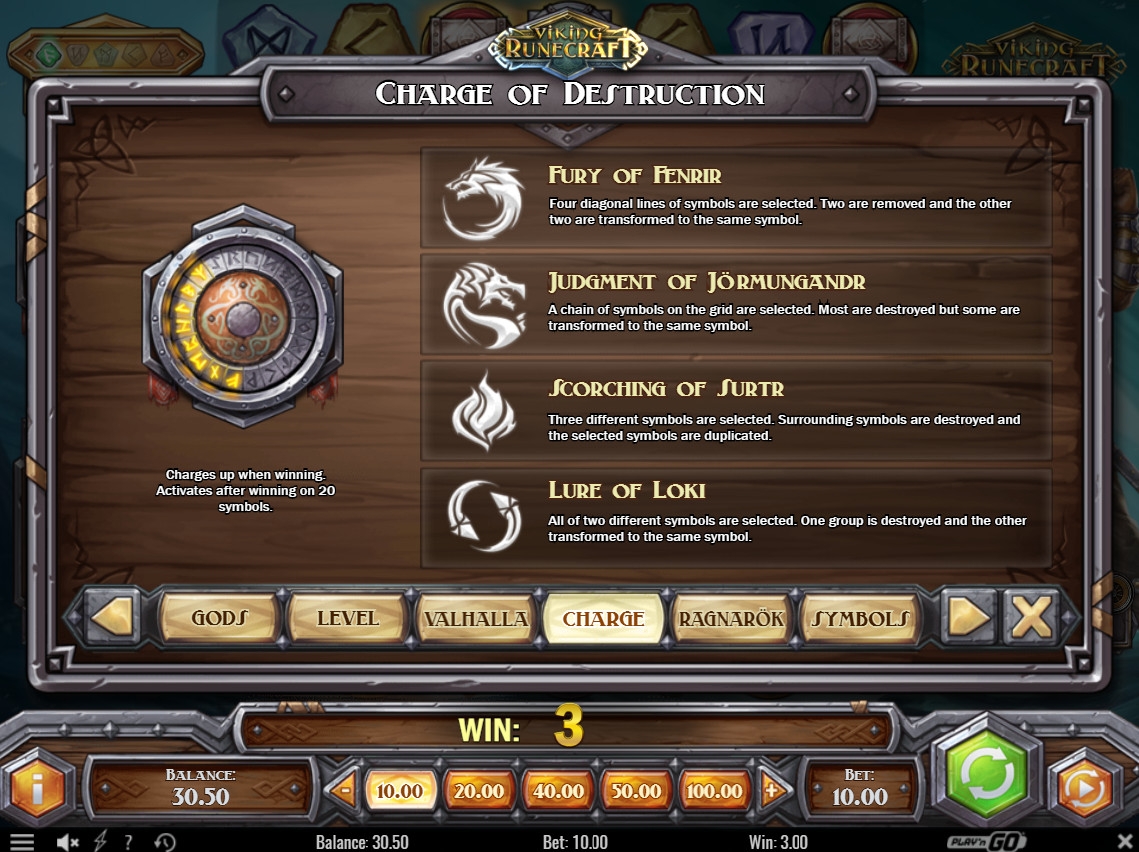The height and width of the screenshot is (852, 1139).
Task: Go to the previous info page arrow
Action: point(112,617)
